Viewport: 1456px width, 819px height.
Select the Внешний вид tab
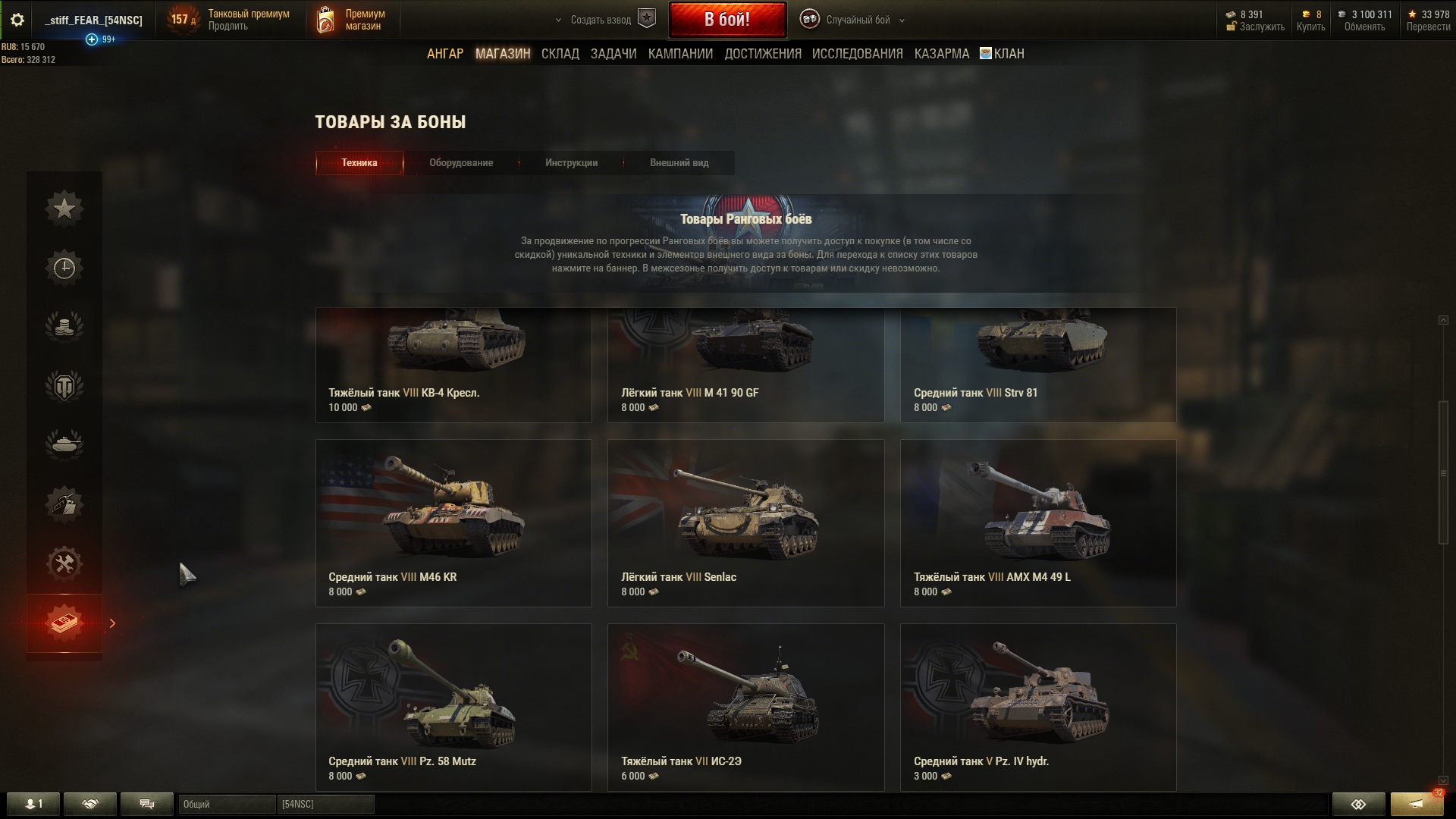(x=679, y=163)
